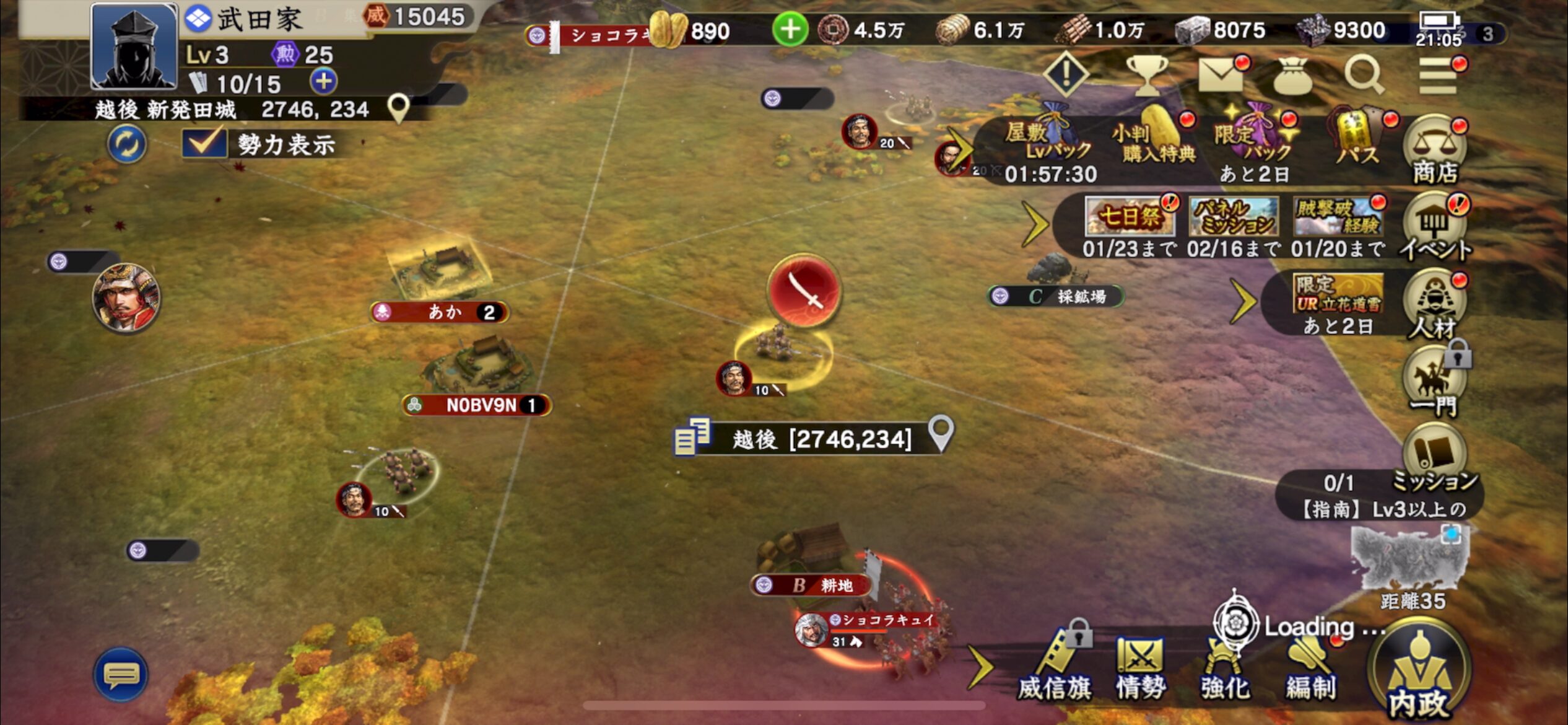This screenshot has height=725, width=1568.
Task: Open the 商店 shop
Action: tap(1434, 152)
